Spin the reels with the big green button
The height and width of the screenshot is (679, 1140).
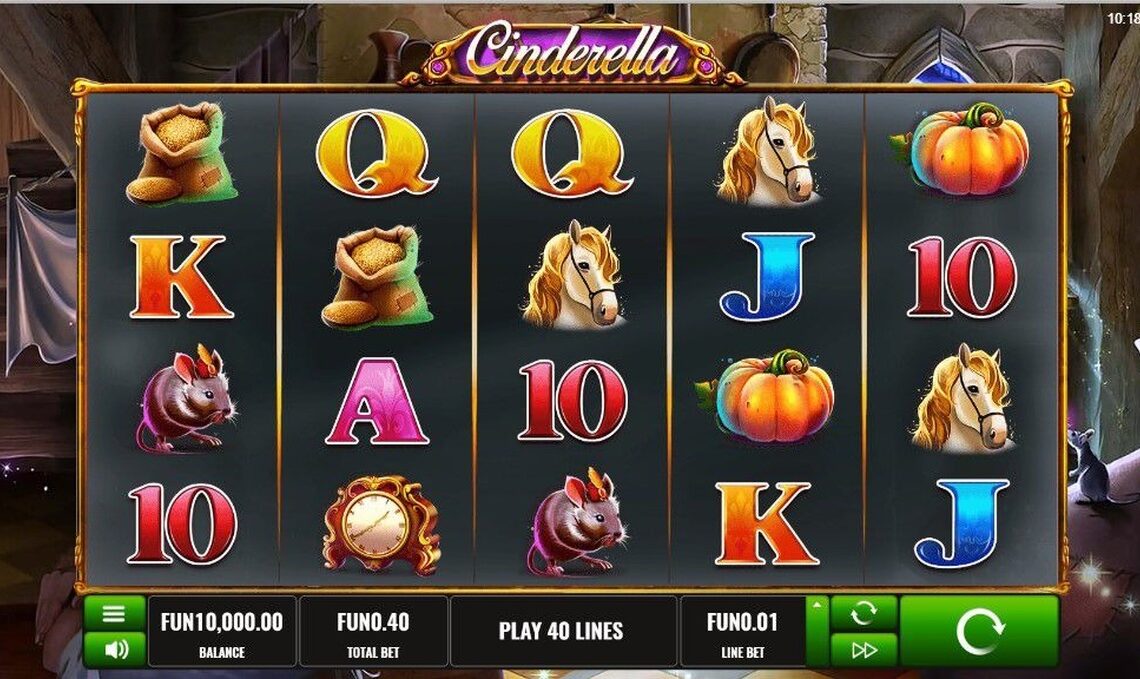click(978, 632)
